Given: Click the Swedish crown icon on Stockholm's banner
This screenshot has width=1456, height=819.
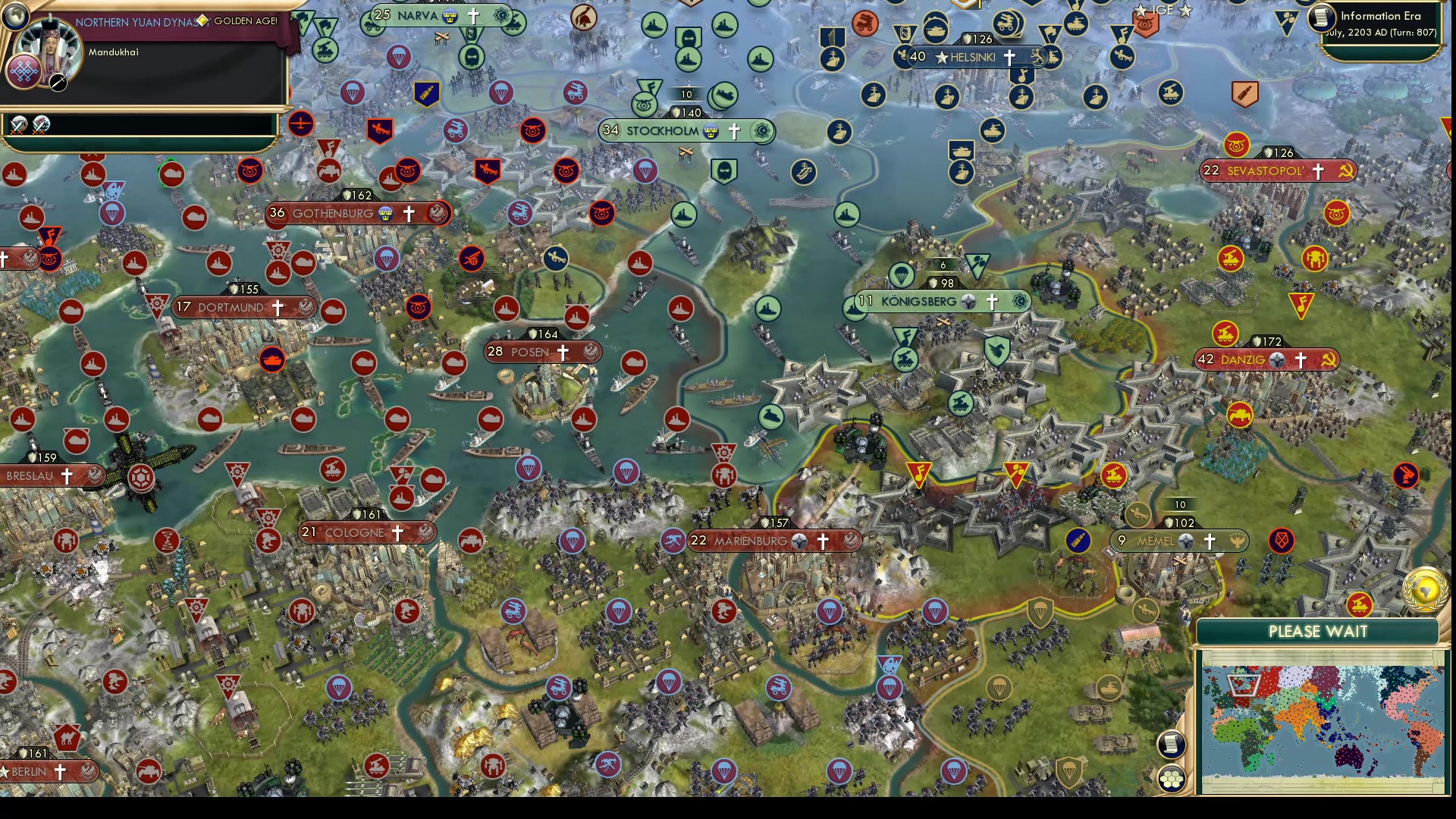Looking at the screenshot, I should [x=710, y=131].
